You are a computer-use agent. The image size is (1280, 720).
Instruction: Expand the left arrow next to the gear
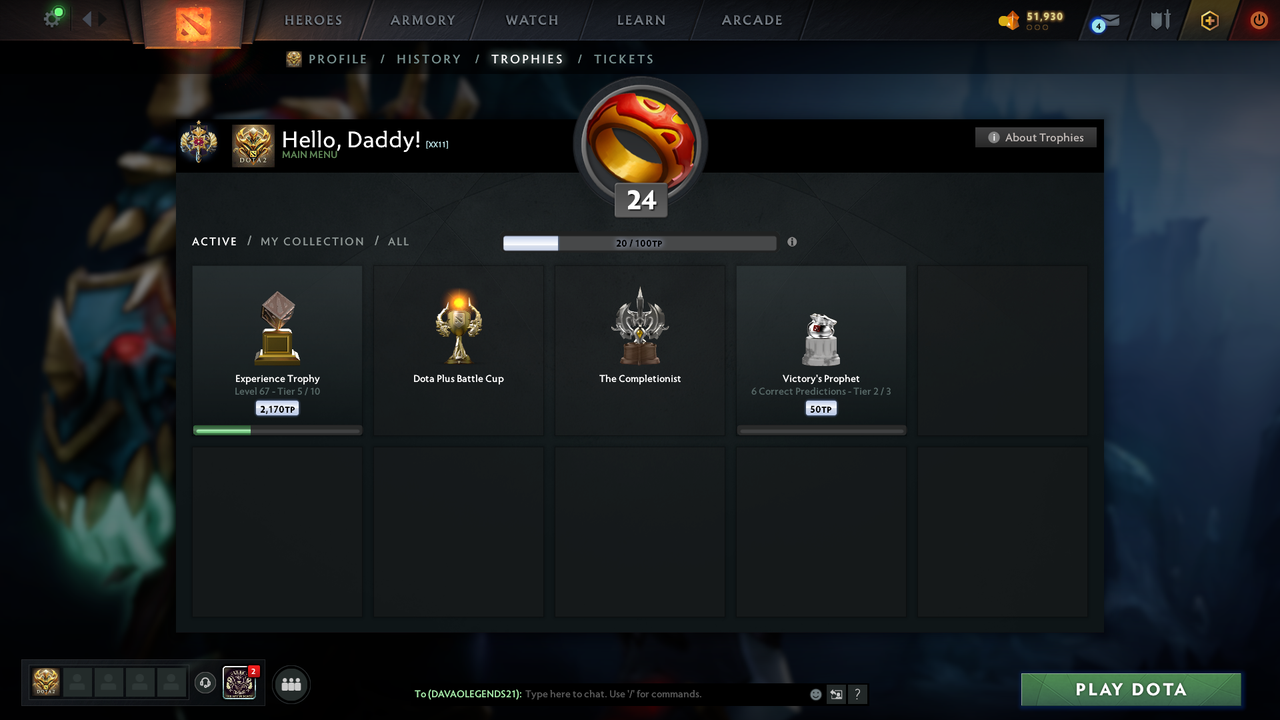coord(88,17)
